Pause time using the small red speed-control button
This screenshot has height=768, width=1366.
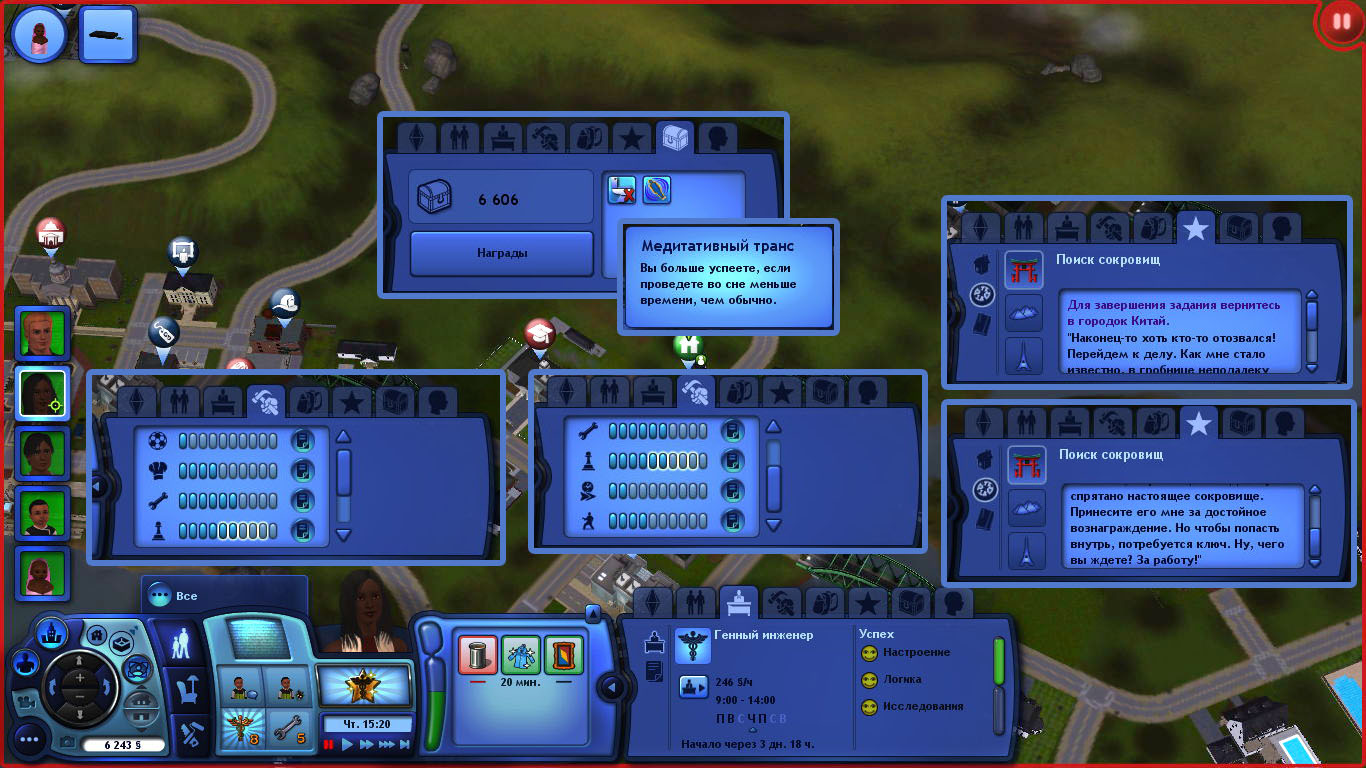(328, 745)
